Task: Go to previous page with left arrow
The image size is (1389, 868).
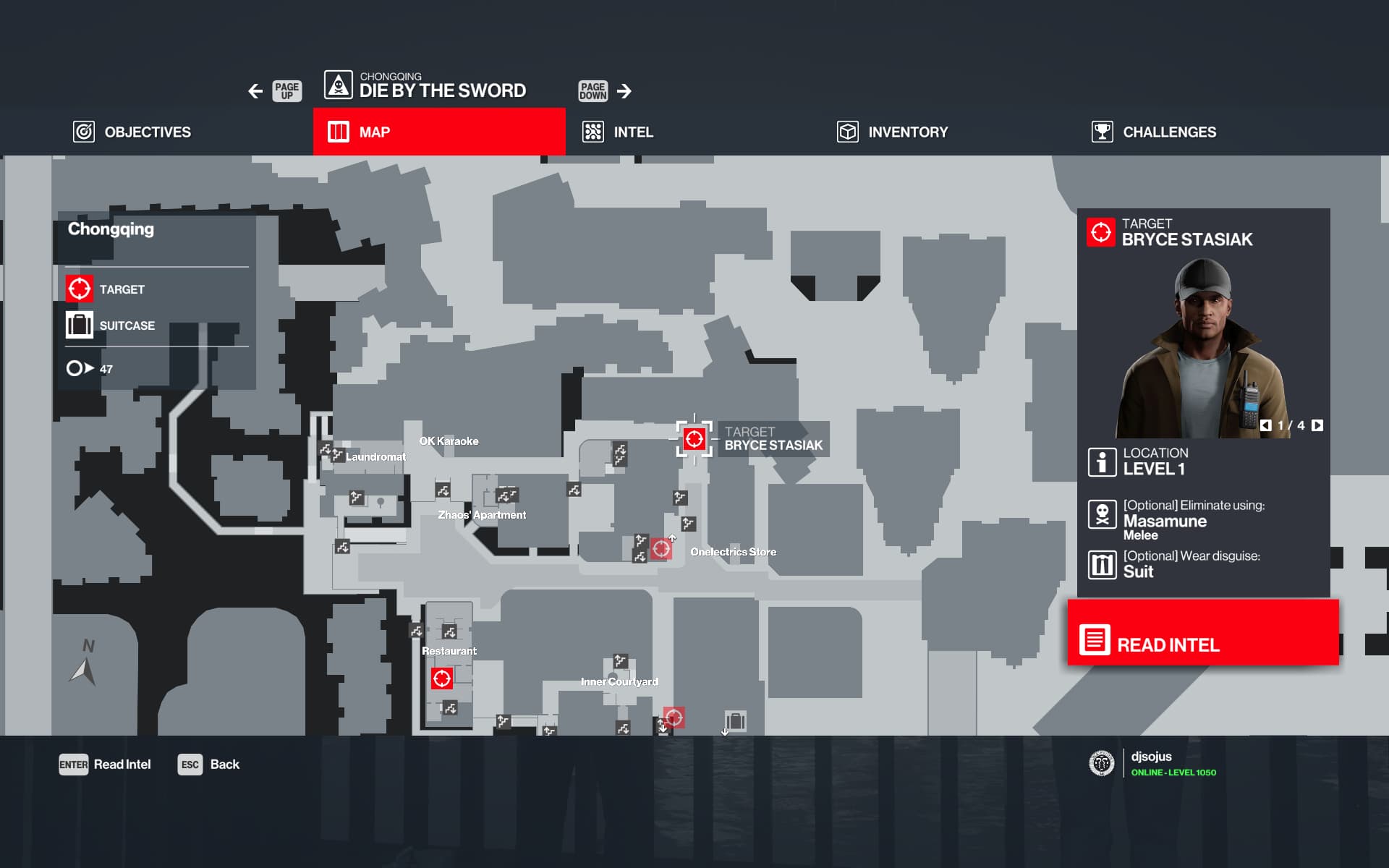Action: 255,91
